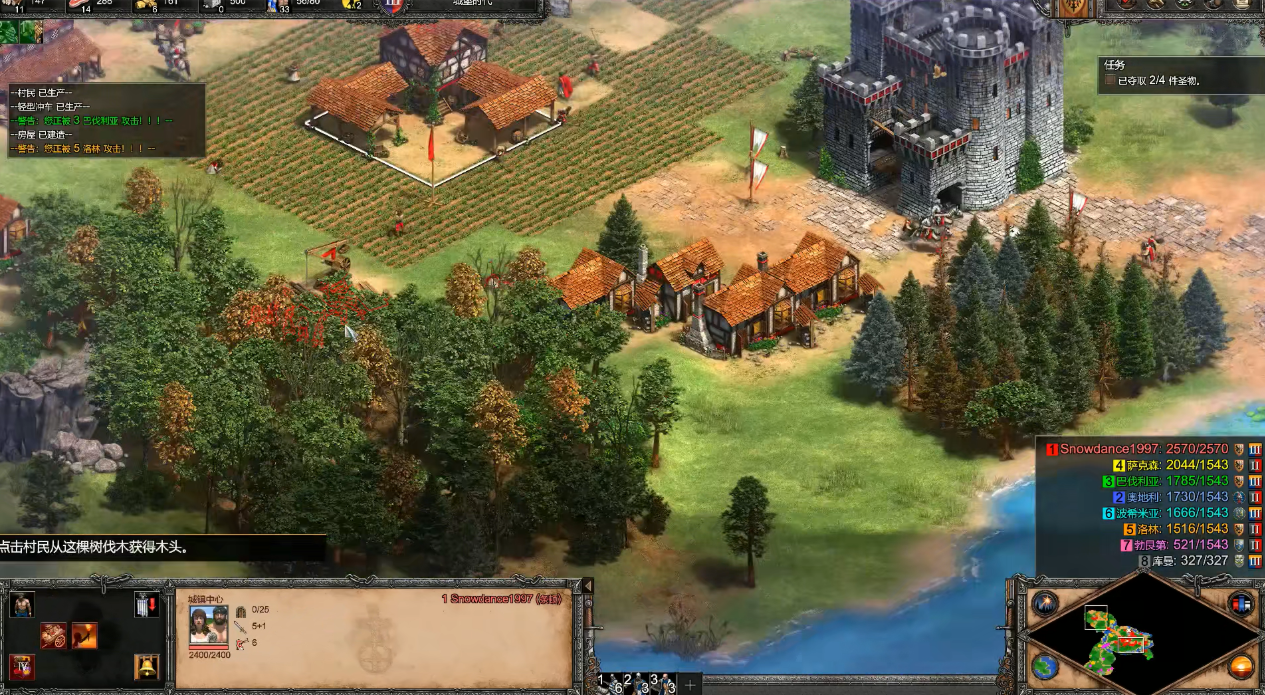This screenshot has width=1265, height=695.
Task: Research the Town Patrol torch technology
Action: click(84, 636)
